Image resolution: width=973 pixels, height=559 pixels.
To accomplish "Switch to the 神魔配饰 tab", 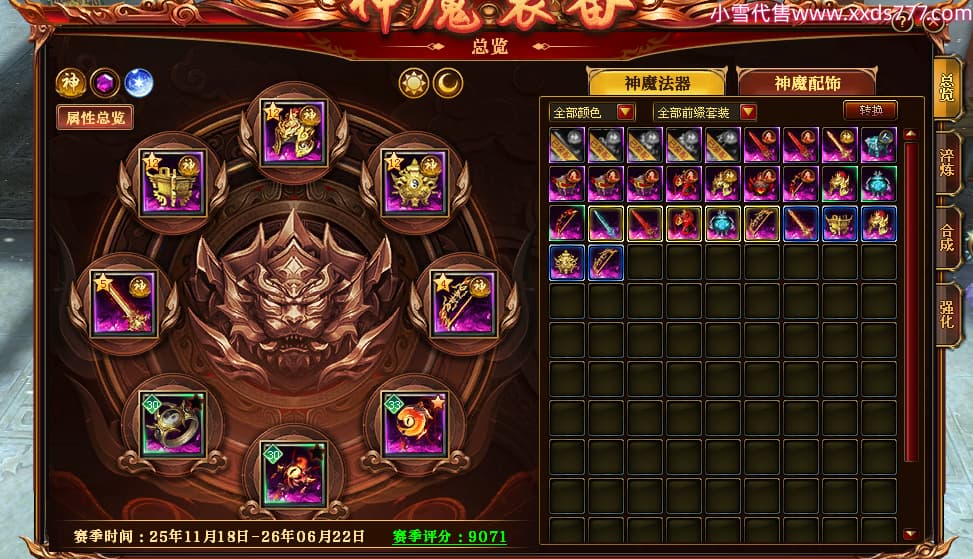I will tap(805, 82).
